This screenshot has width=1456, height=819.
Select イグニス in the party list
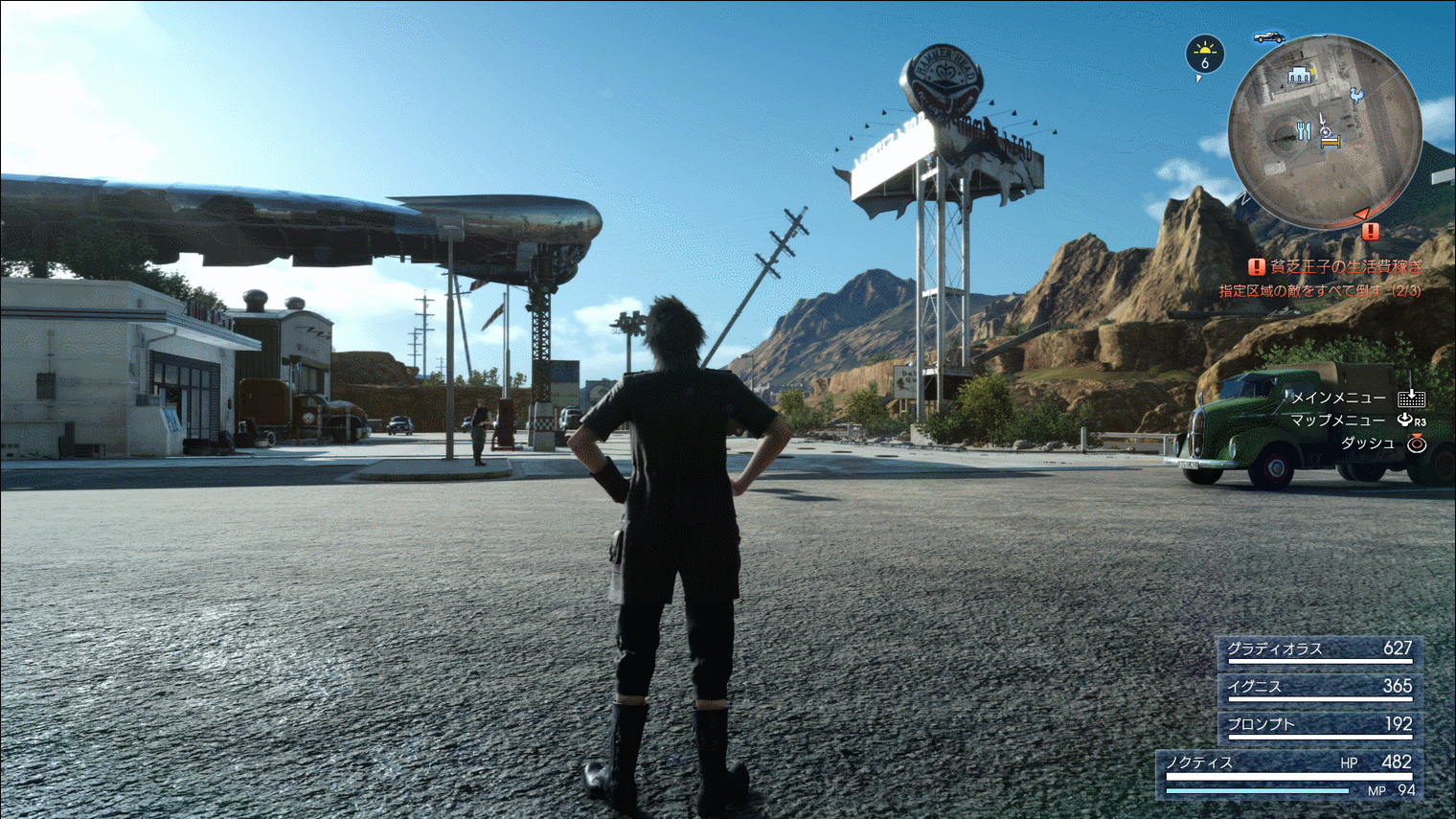1319,688
